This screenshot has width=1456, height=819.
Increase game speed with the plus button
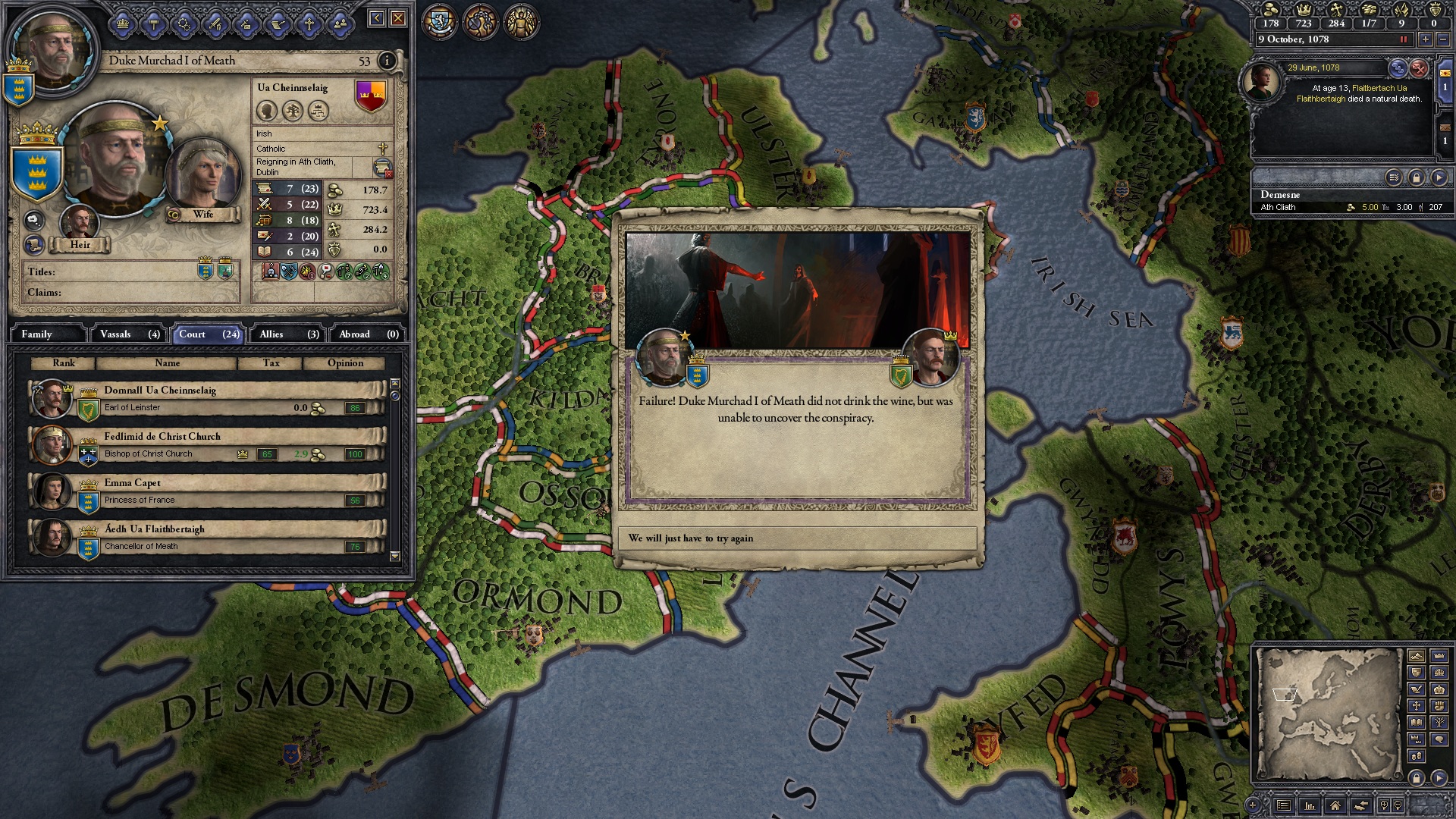click(x=1426, y=39)
